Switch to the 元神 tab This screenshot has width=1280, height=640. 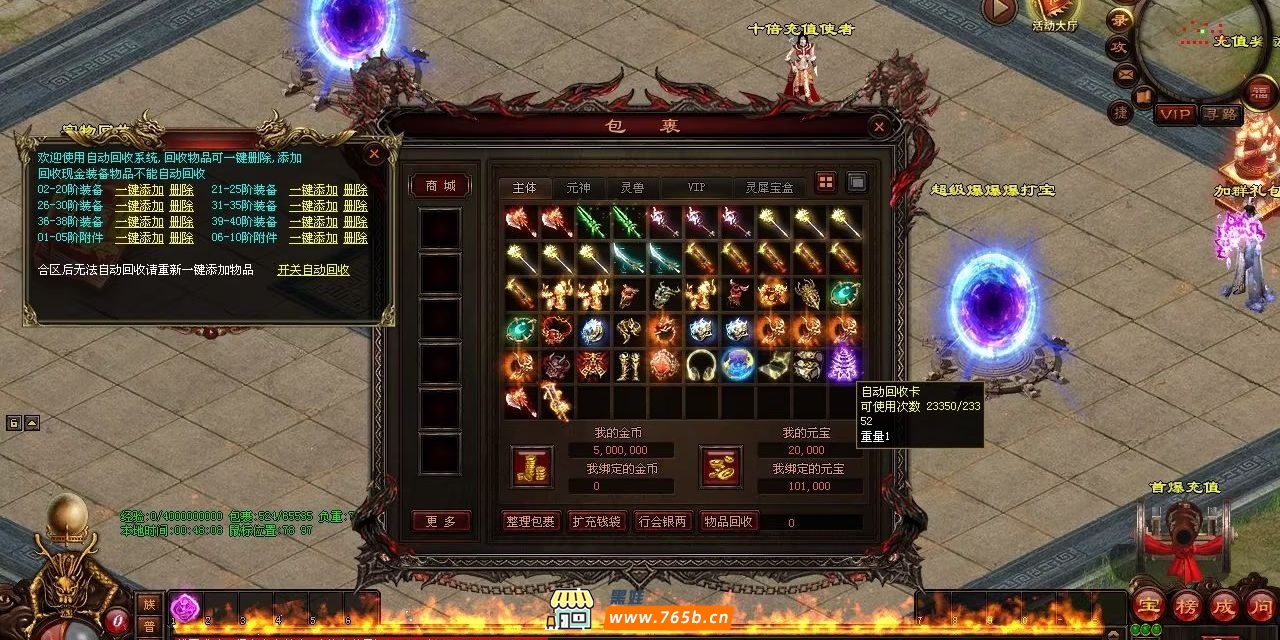[578, 187]
